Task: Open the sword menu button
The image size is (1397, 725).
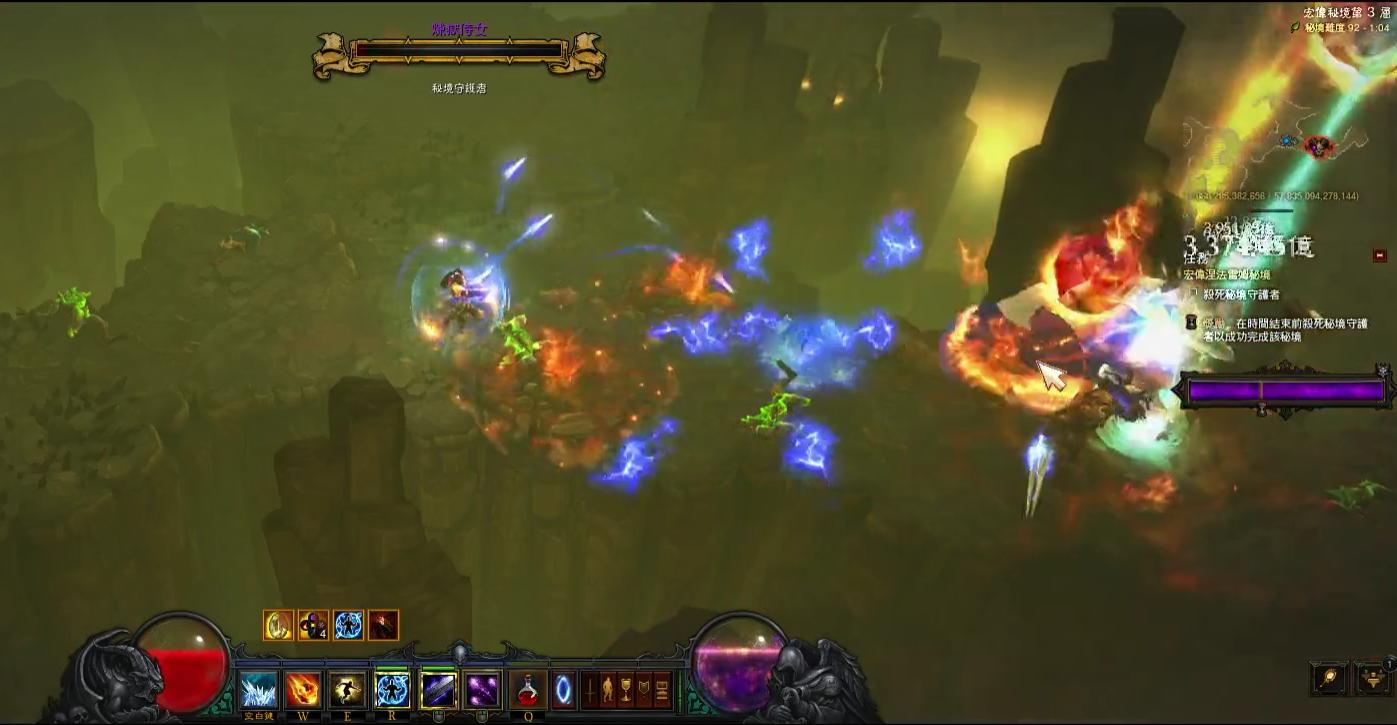Action: tap(590, 690)
